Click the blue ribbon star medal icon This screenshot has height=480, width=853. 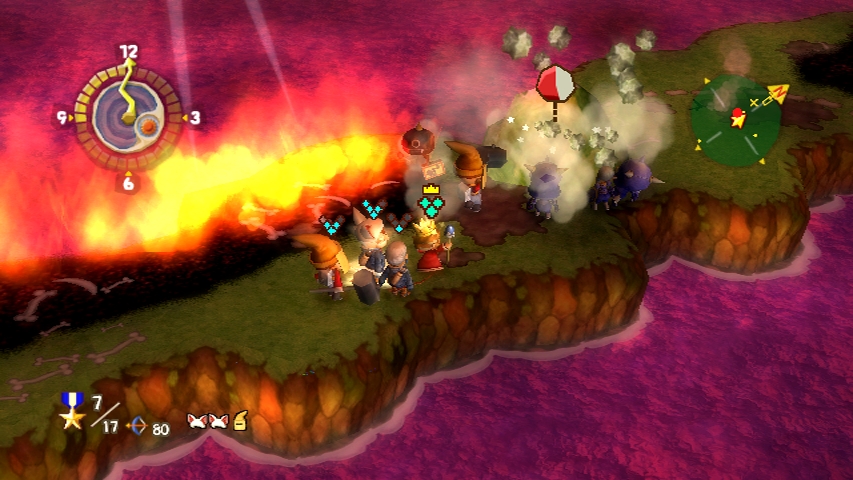tap(72, 411)
